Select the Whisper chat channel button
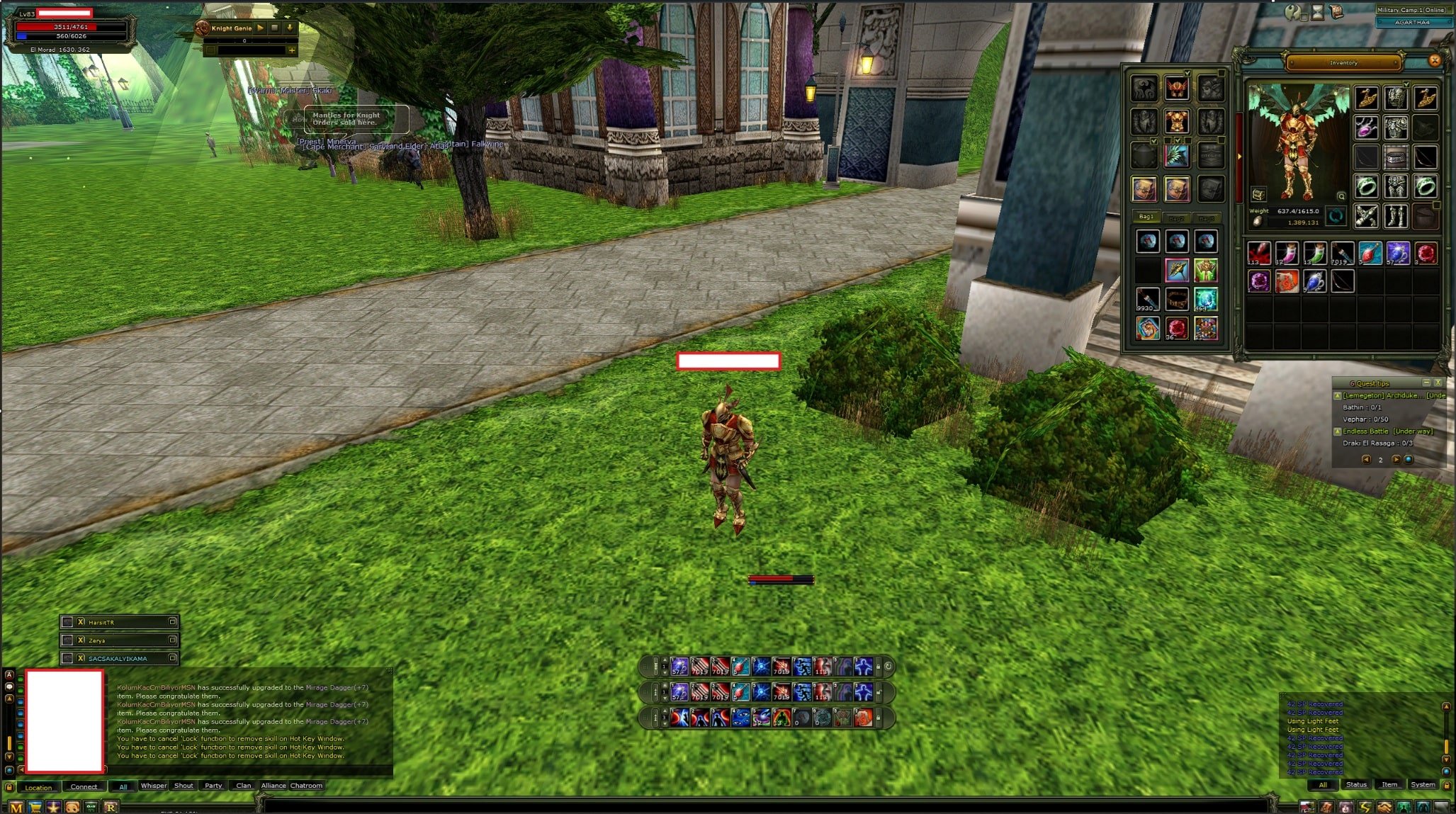Screen dimensions: 1456x814 tap(154, 786)
